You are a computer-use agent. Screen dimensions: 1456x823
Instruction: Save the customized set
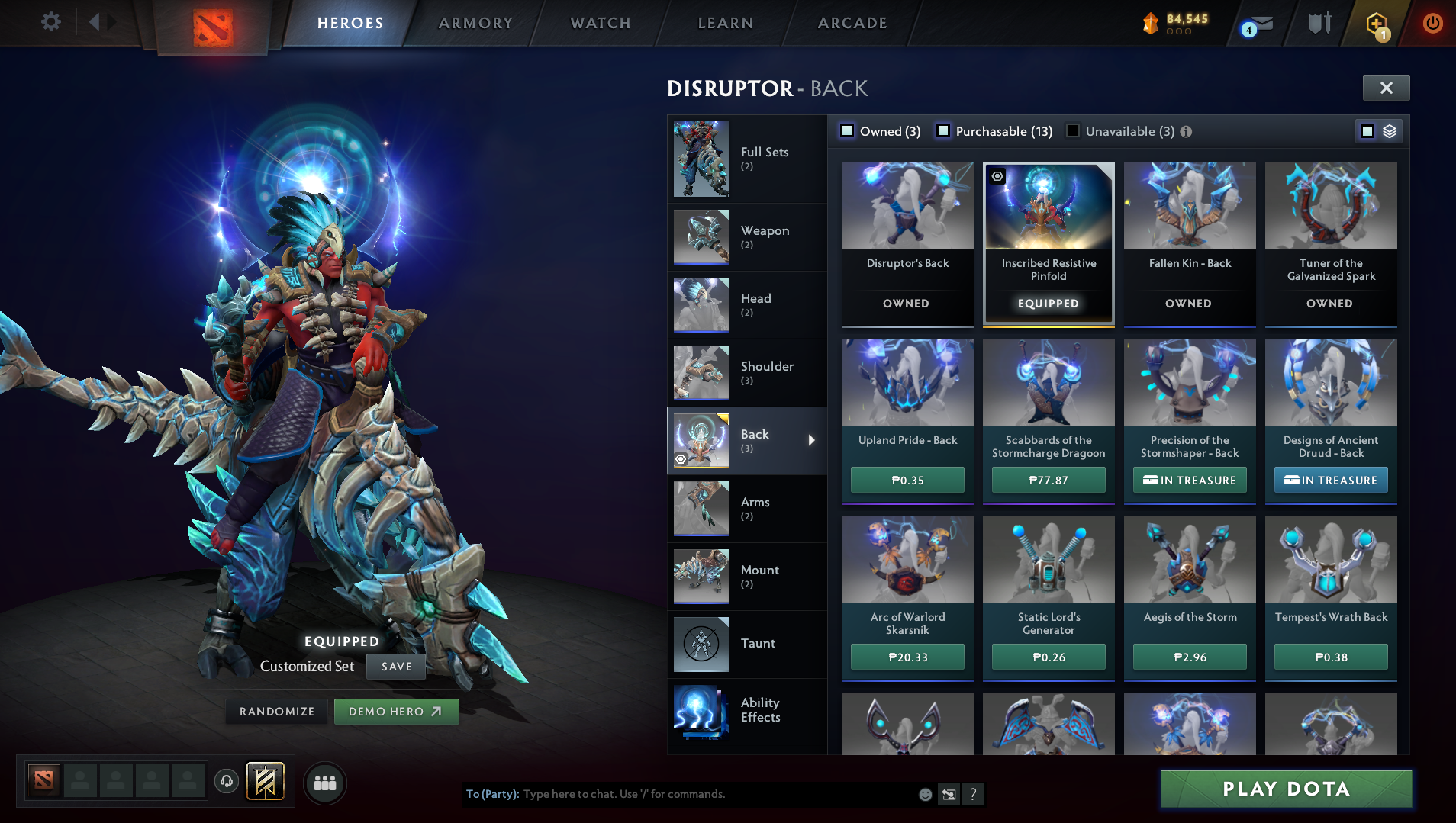(x=395, y=666)
